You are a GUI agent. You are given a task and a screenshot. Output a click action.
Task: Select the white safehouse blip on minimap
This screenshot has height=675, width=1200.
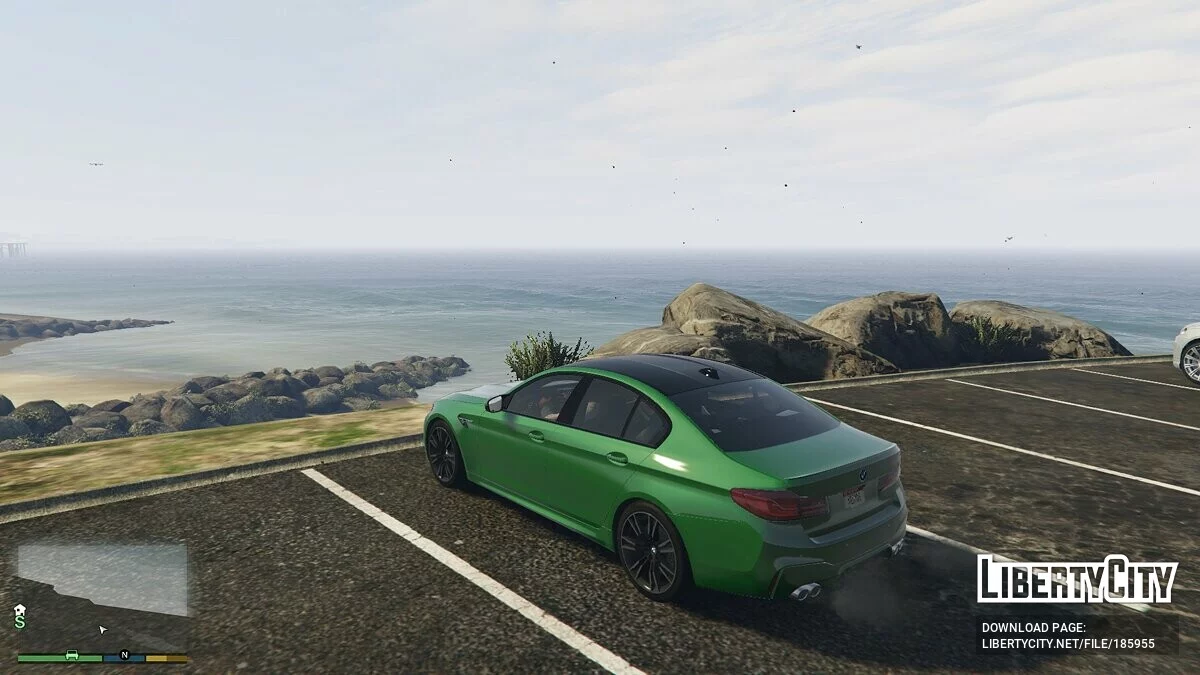click(20, 609)
